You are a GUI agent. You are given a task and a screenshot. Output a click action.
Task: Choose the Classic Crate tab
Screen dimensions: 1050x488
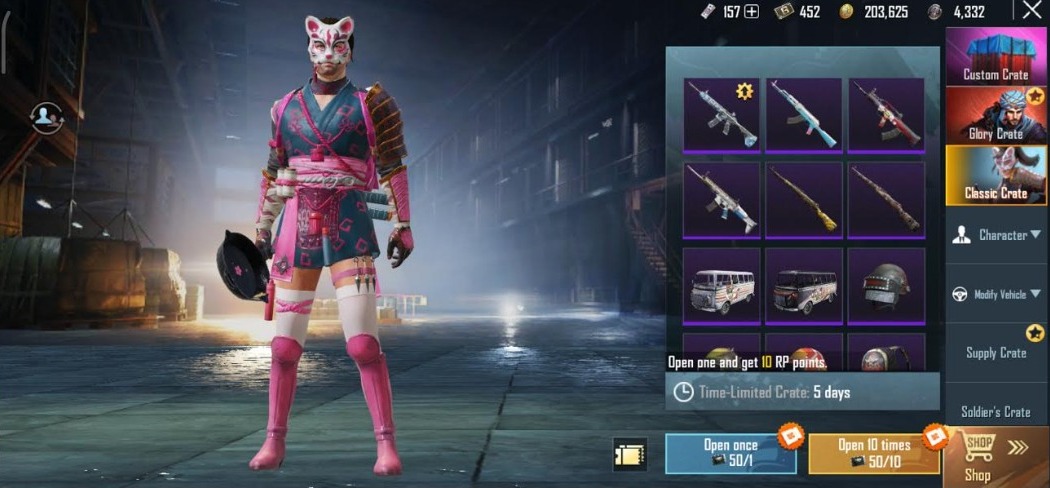pos(995,175)
